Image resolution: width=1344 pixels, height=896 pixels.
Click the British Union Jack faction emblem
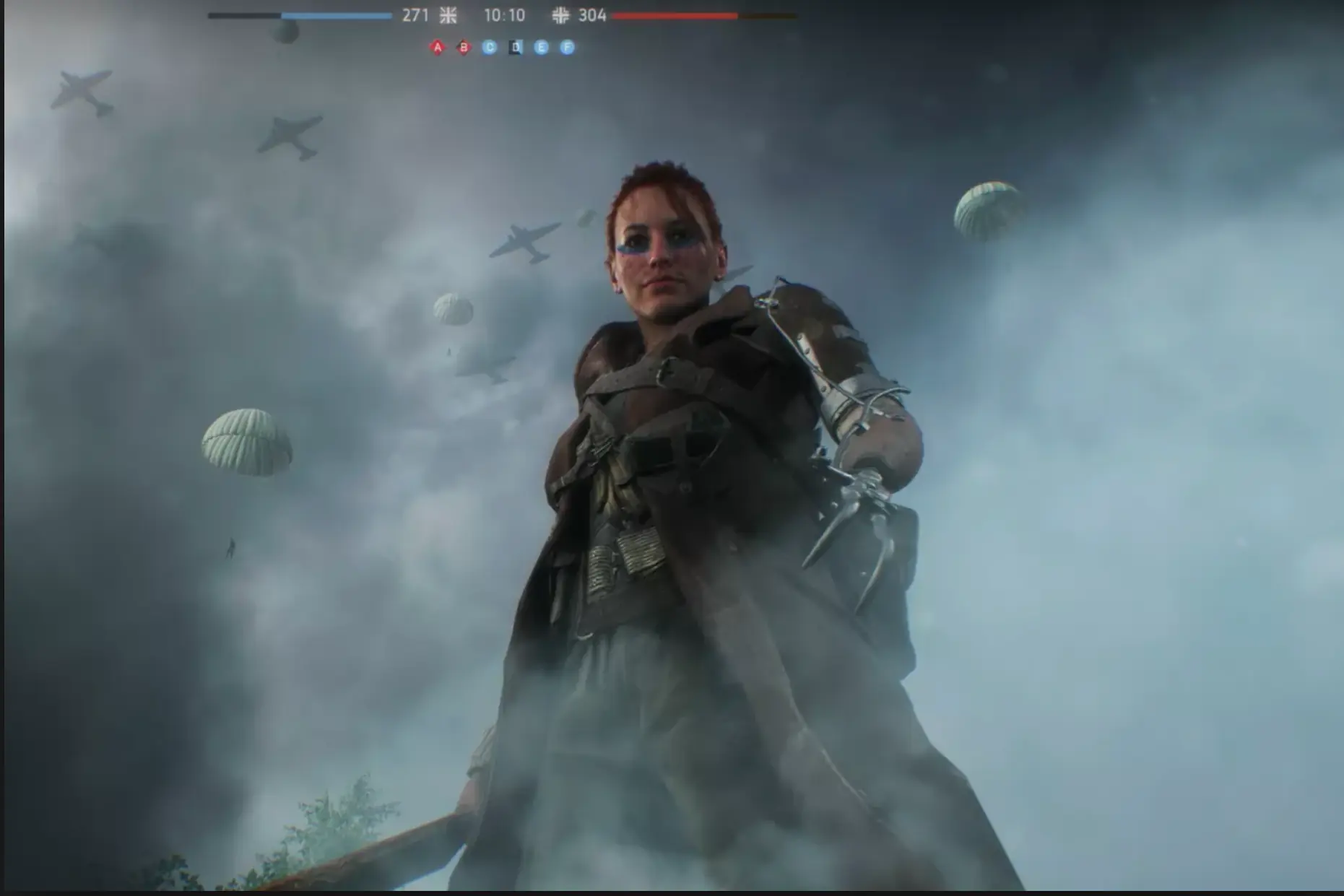pyautogui.click(x=448, y=15)
